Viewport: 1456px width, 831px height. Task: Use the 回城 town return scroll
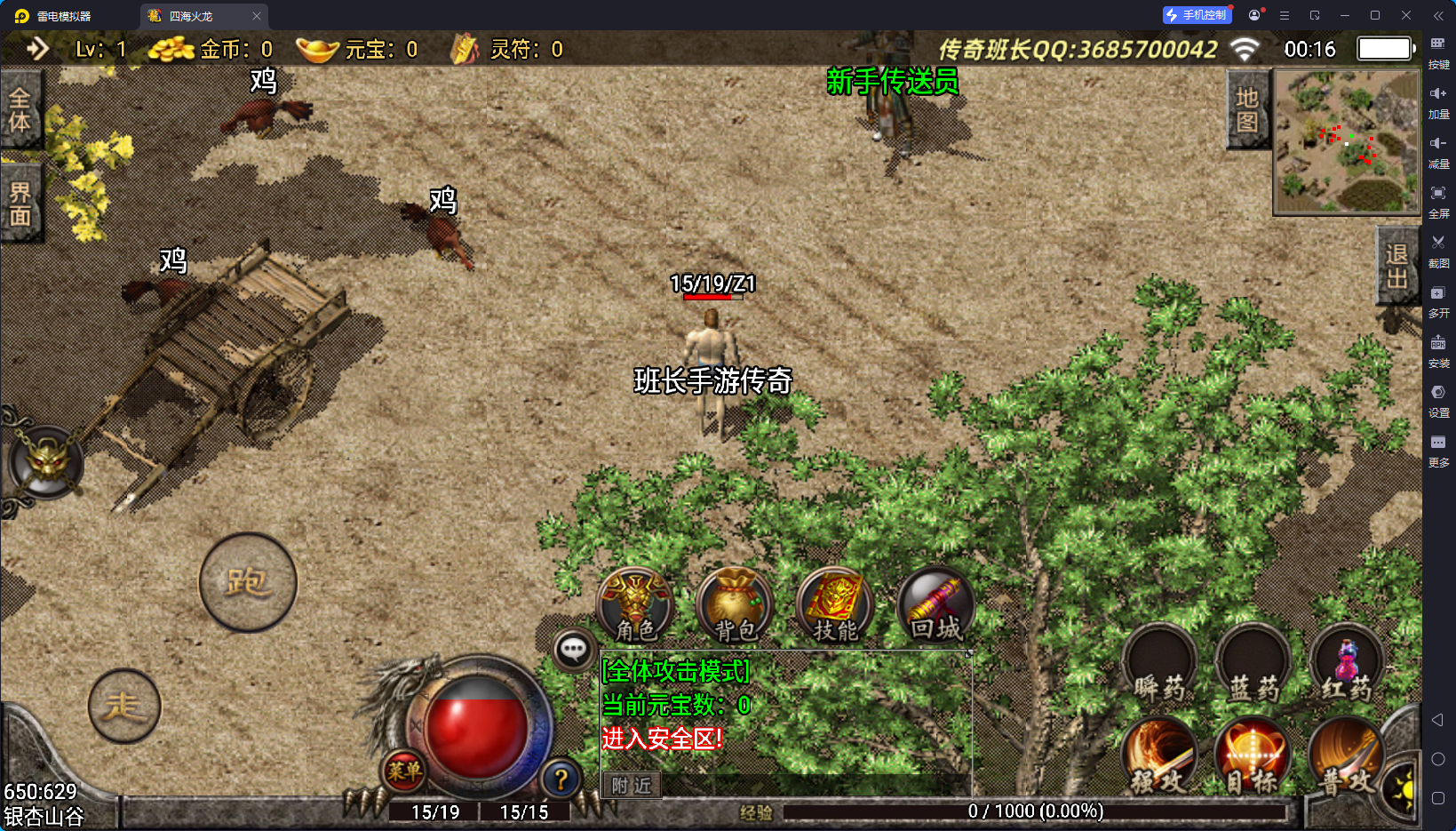pos(935,606)
